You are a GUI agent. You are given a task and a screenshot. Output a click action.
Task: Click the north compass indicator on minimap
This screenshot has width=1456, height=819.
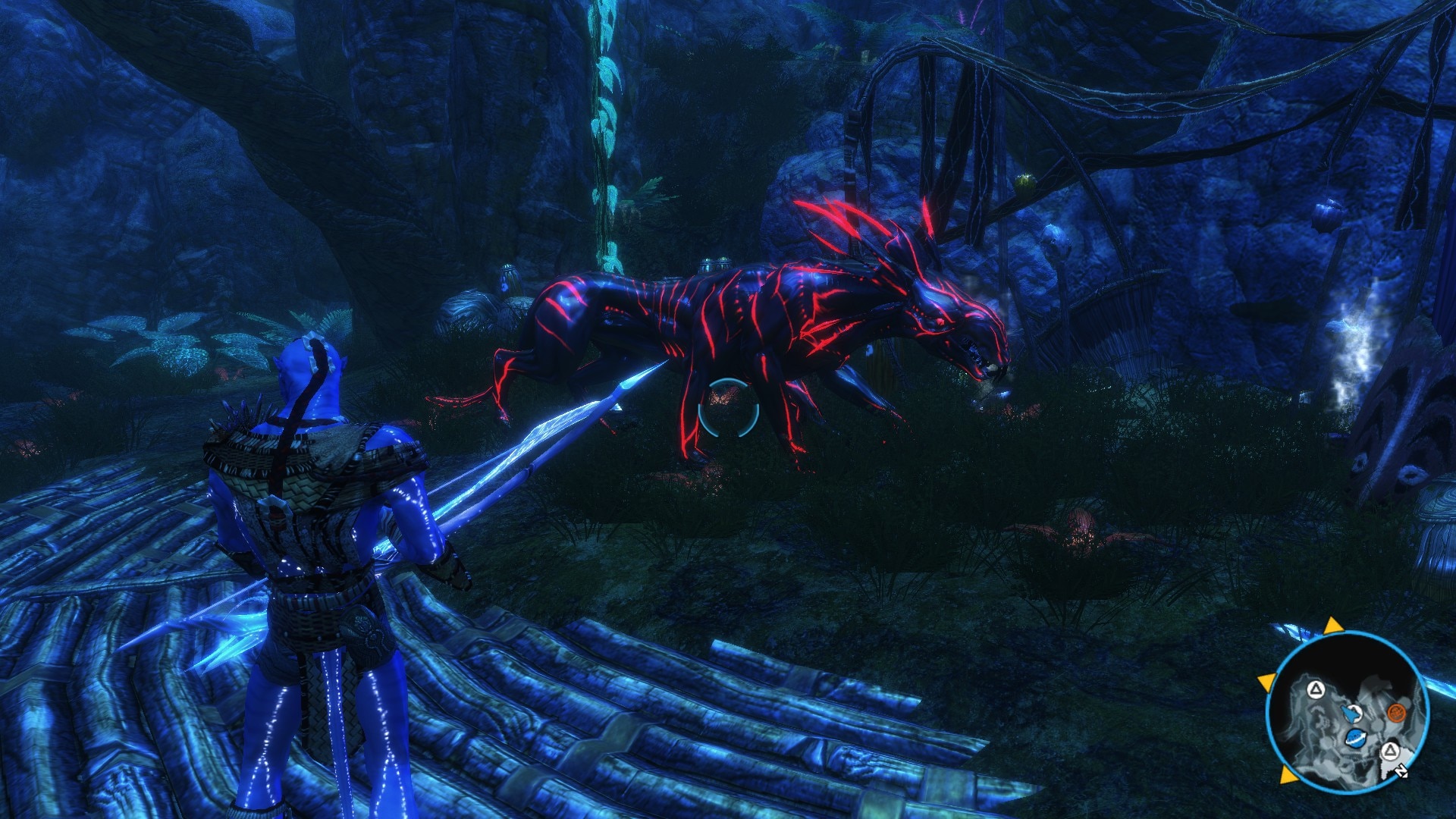tap(1401, 771)
